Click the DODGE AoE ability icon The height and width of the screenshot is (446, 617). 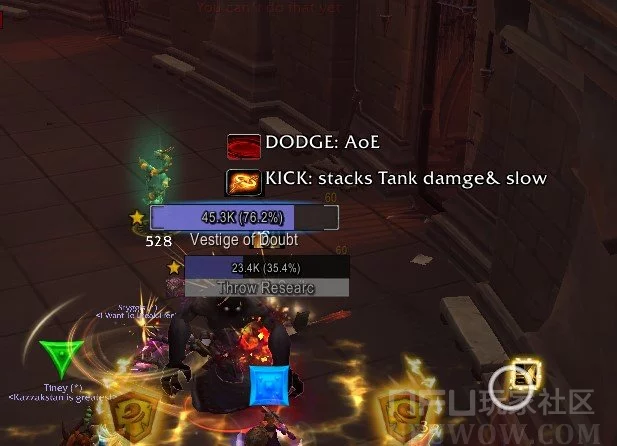pyautogui.click(x=244, y=146)
